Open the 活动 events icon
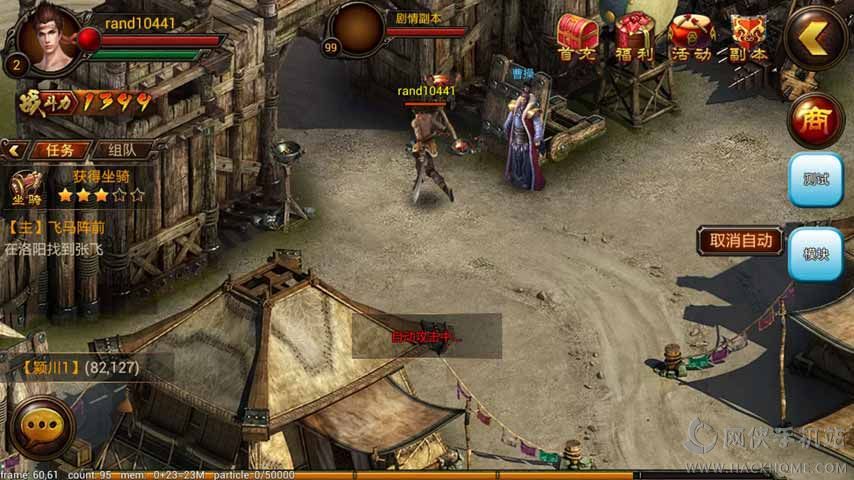Image resolution: width=854 pixels, height=480 pixels. click(692, 38)
